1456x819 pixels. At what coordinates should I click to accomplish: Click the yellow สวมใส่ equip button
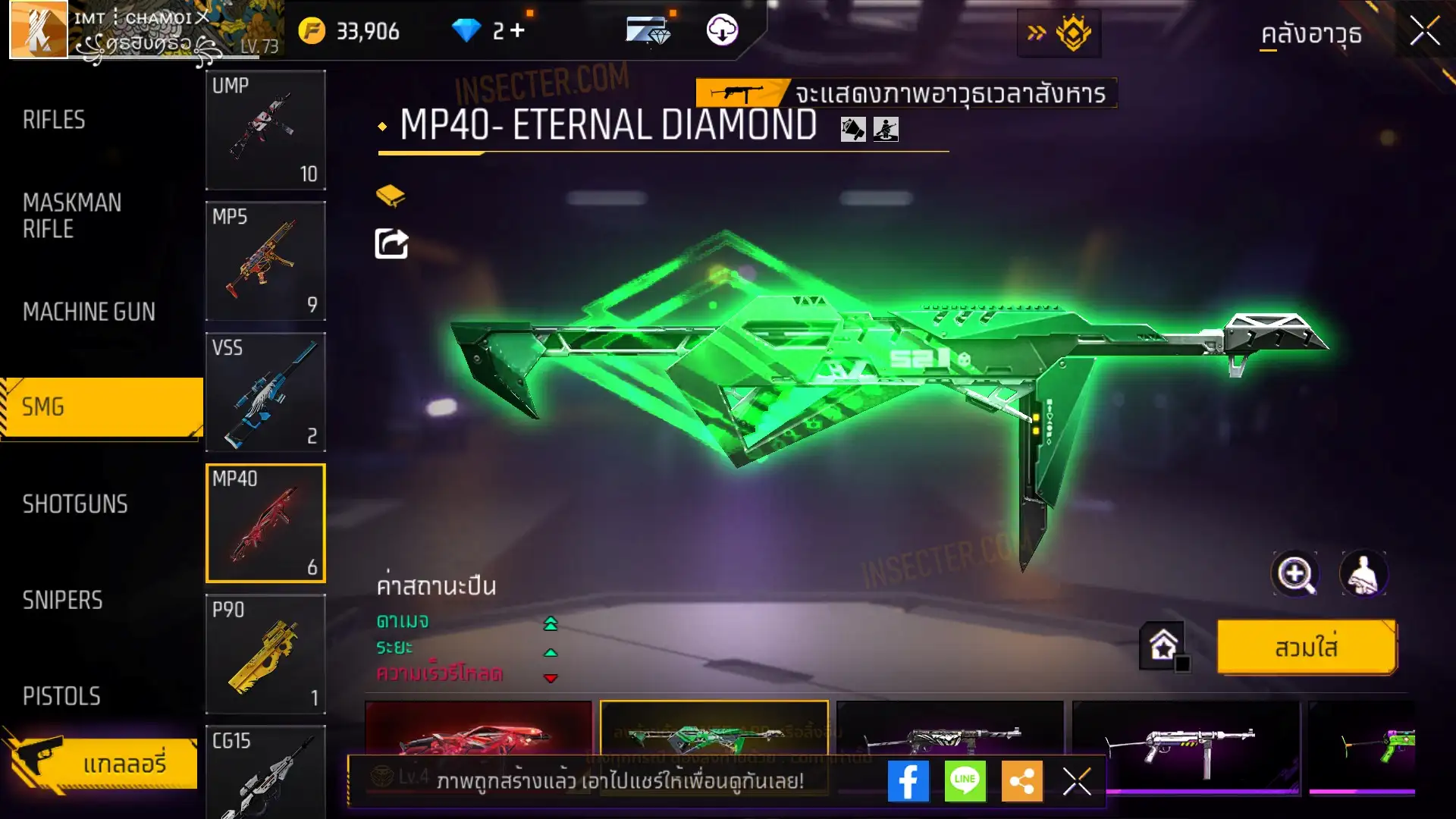click(x=1306, y=648)
